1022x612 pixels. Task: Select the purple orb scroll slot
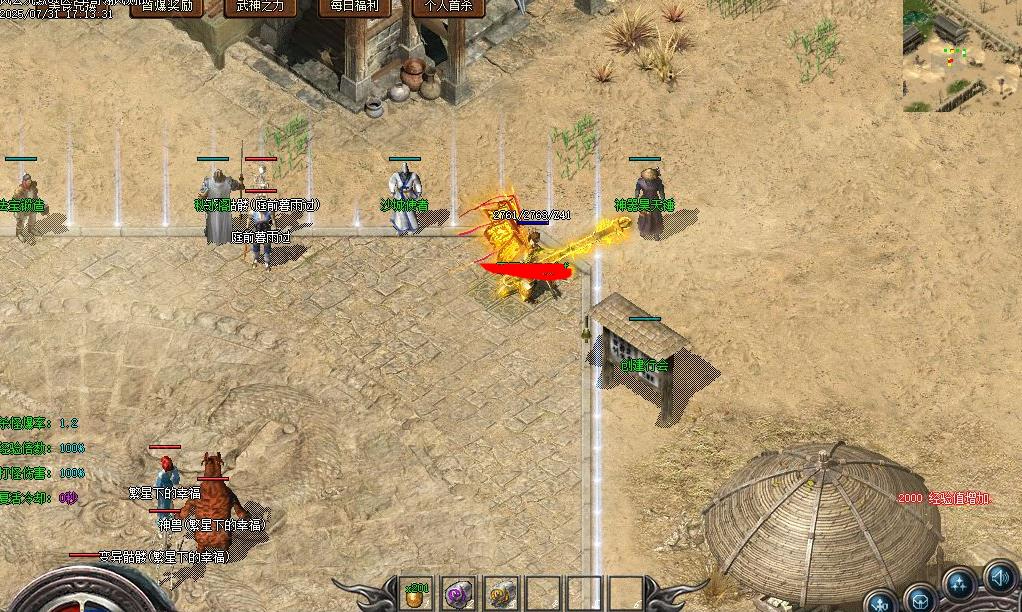pos(459,594)
